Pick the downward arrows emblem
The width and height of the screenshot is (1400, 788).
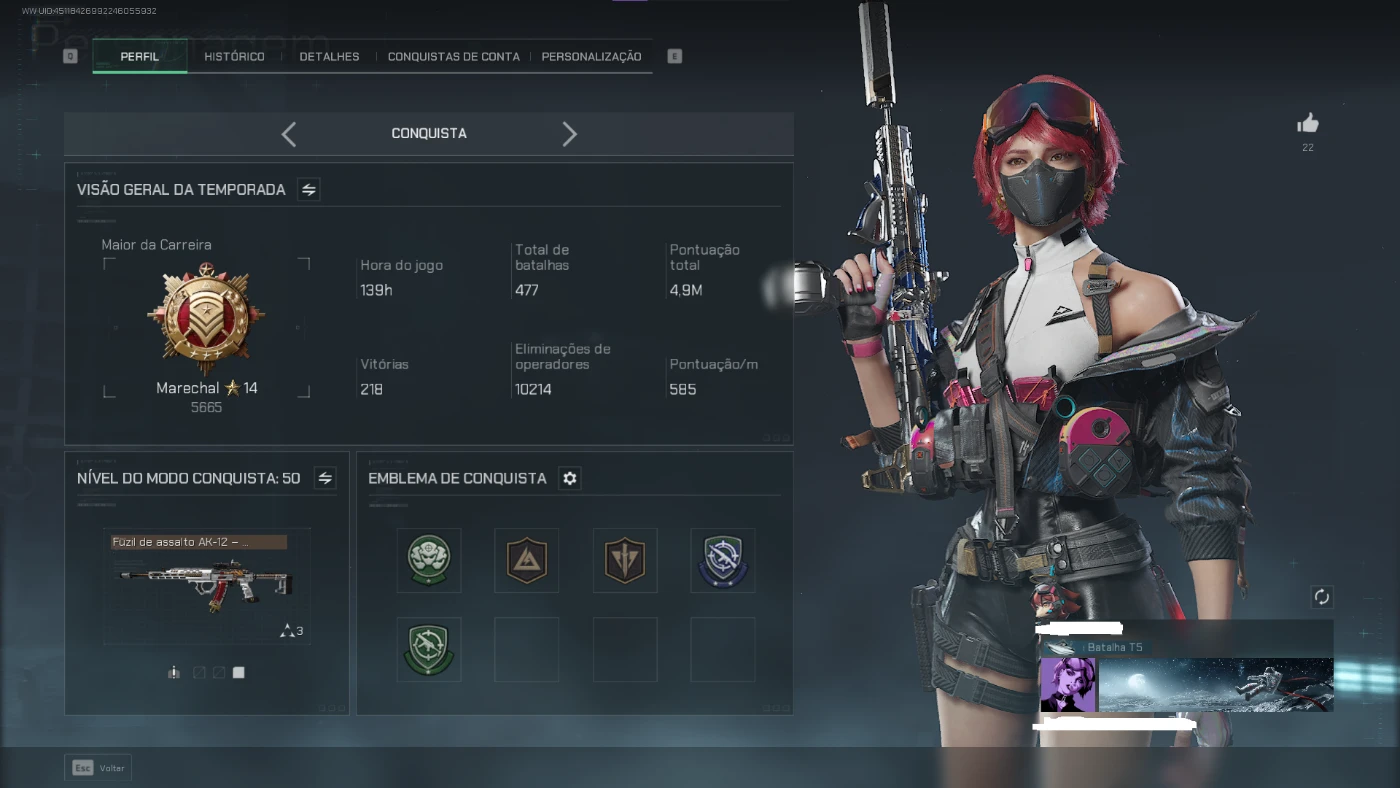(x=624, y=560)
